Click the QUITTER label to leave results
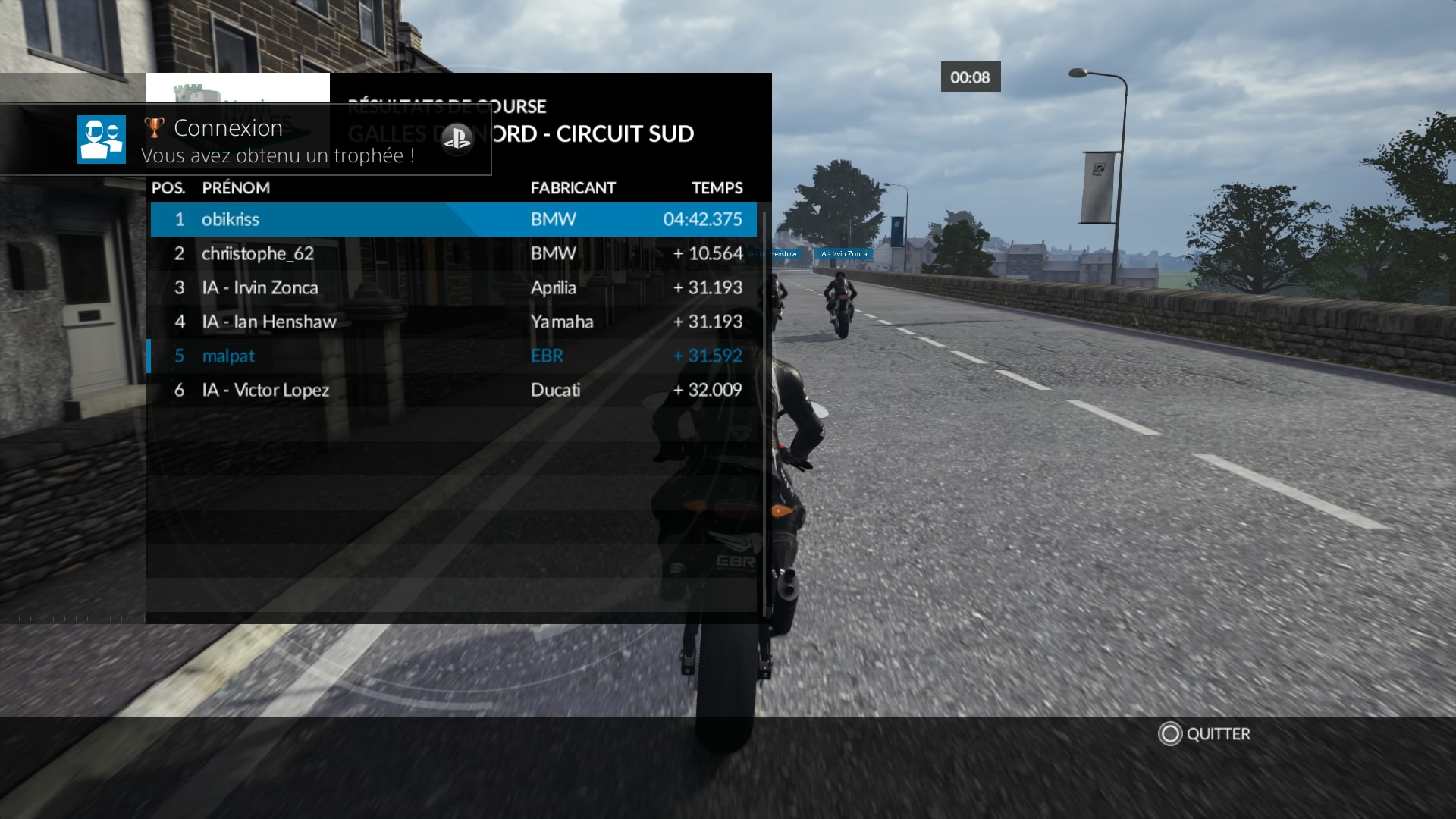 (x=1218, y=734)
